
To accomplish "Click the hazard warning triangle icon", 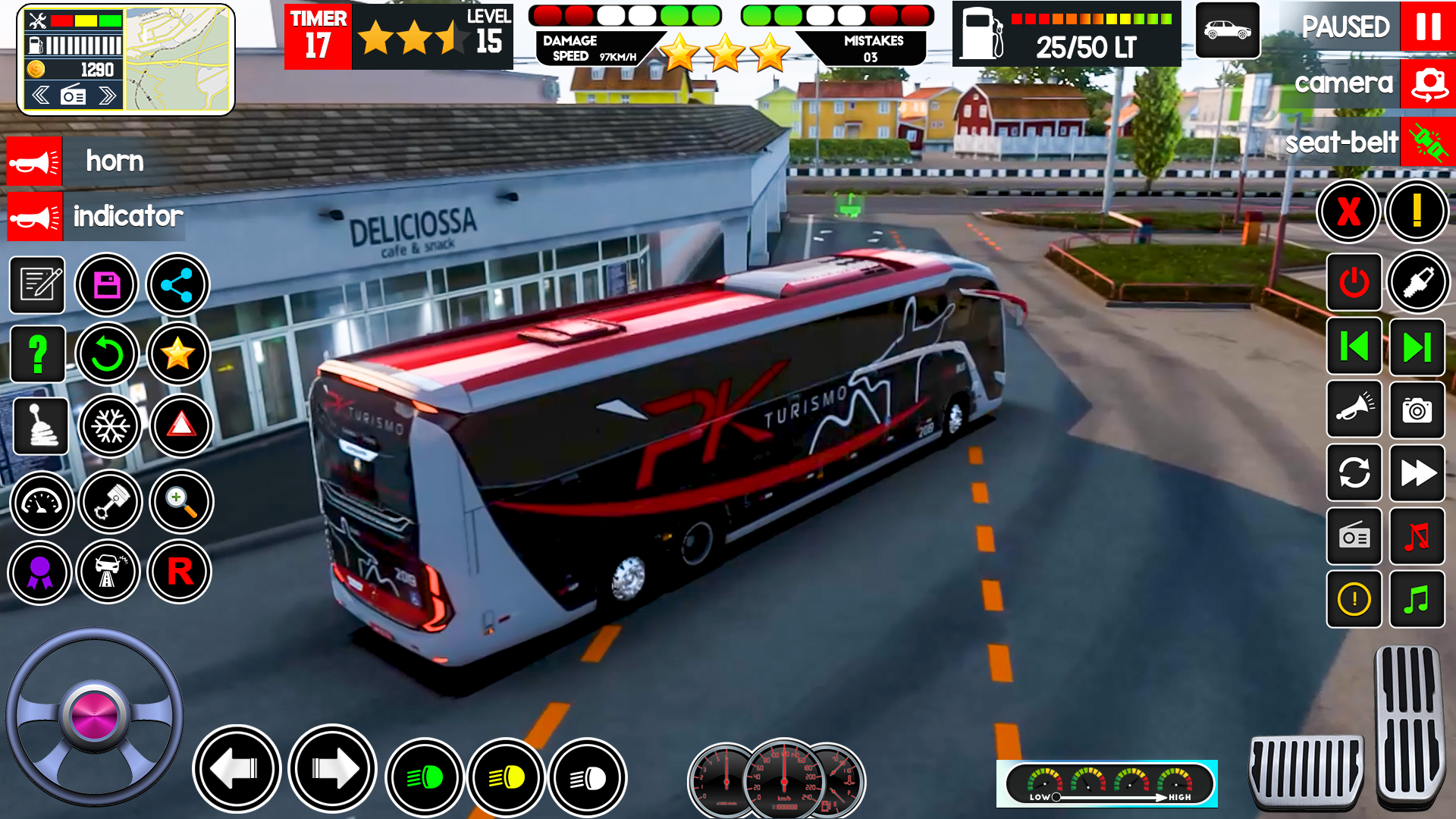I will click(x=179, y=427).
